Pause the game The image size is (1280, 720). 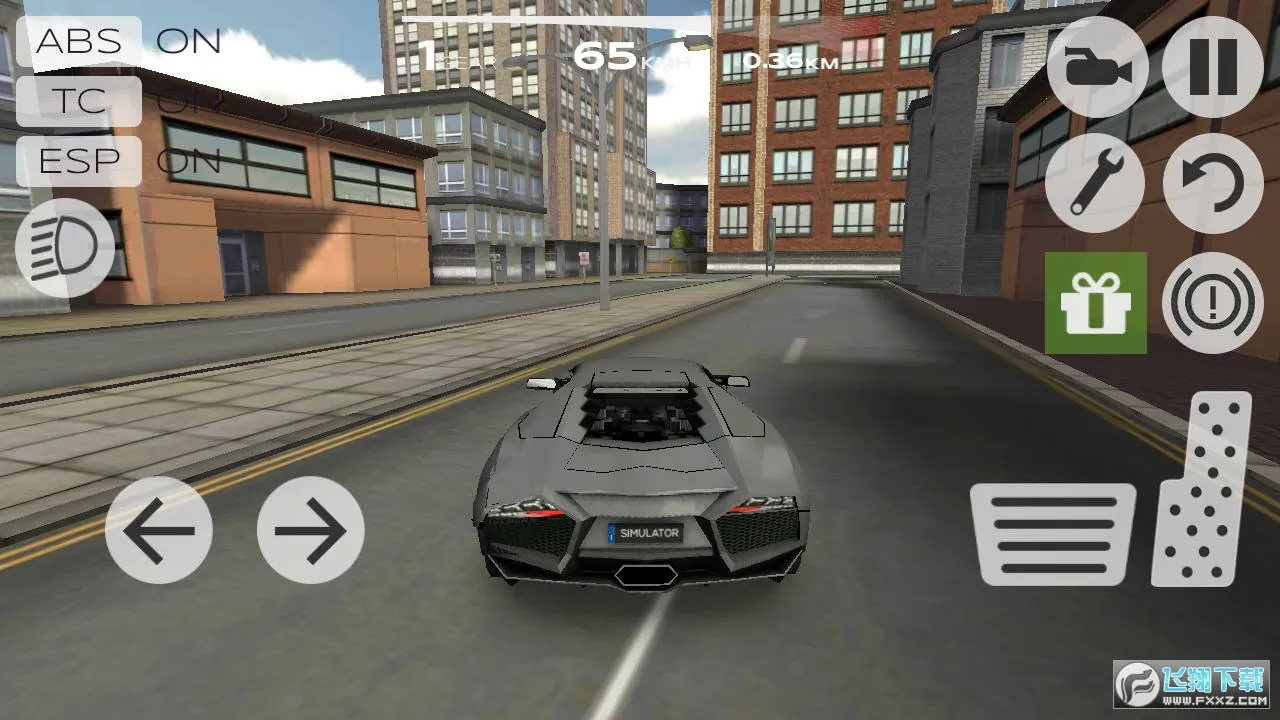pyautogui.click(x=1212, y=71)
